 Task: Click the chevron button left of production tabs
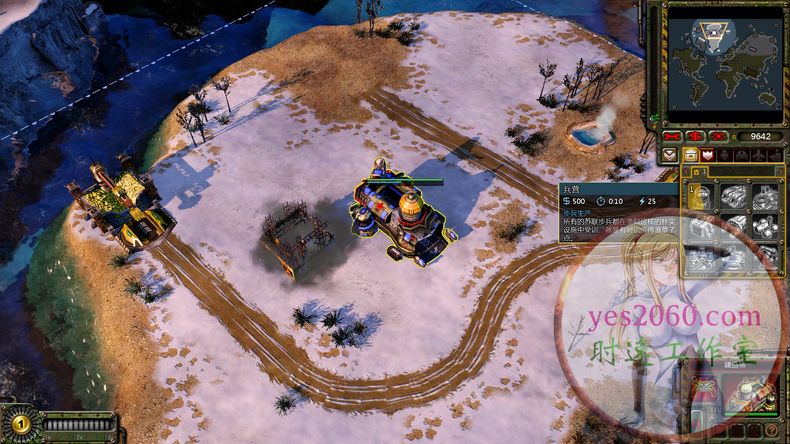point(670,155)
